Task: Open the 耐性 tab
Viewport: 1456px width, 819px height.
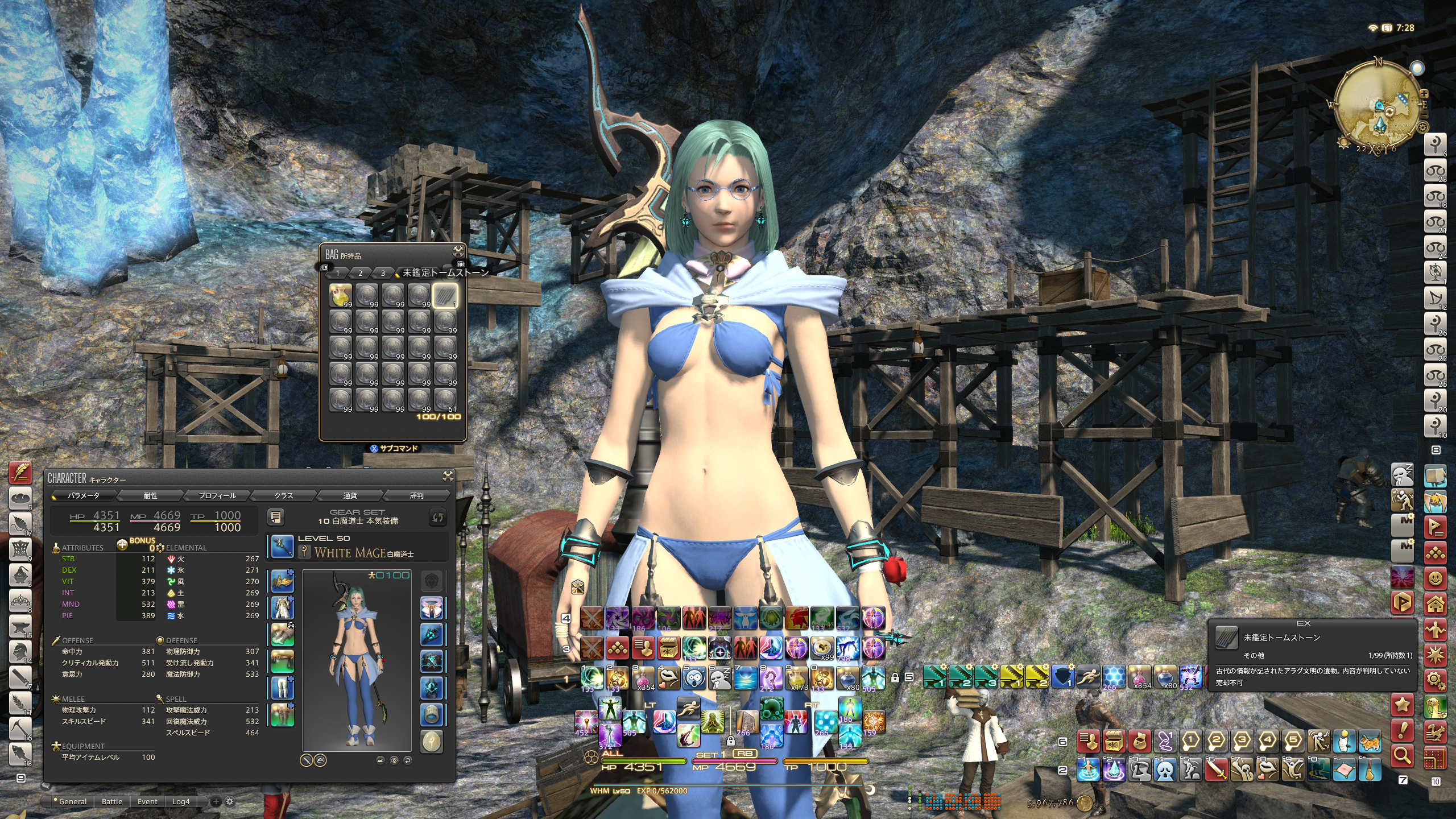Action: click(x=150, y=495)
